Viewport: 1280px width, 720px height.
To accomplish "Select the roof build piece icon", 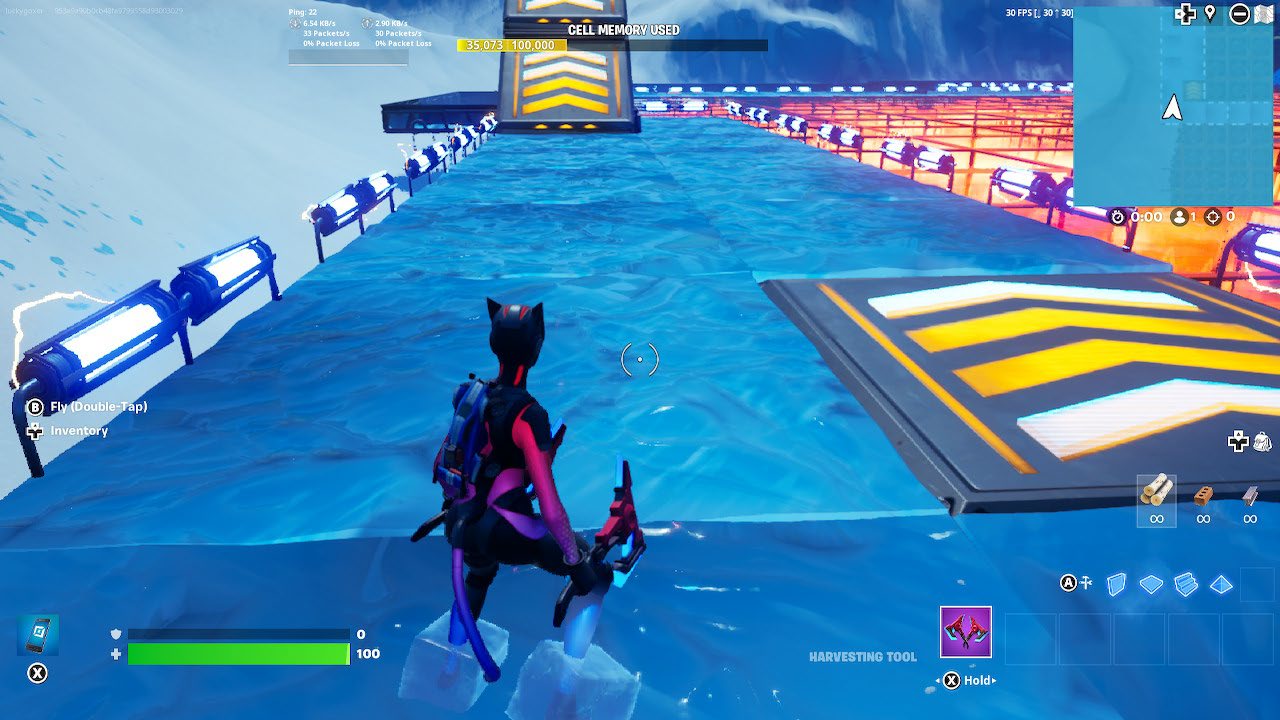I will pos(1221,585).
